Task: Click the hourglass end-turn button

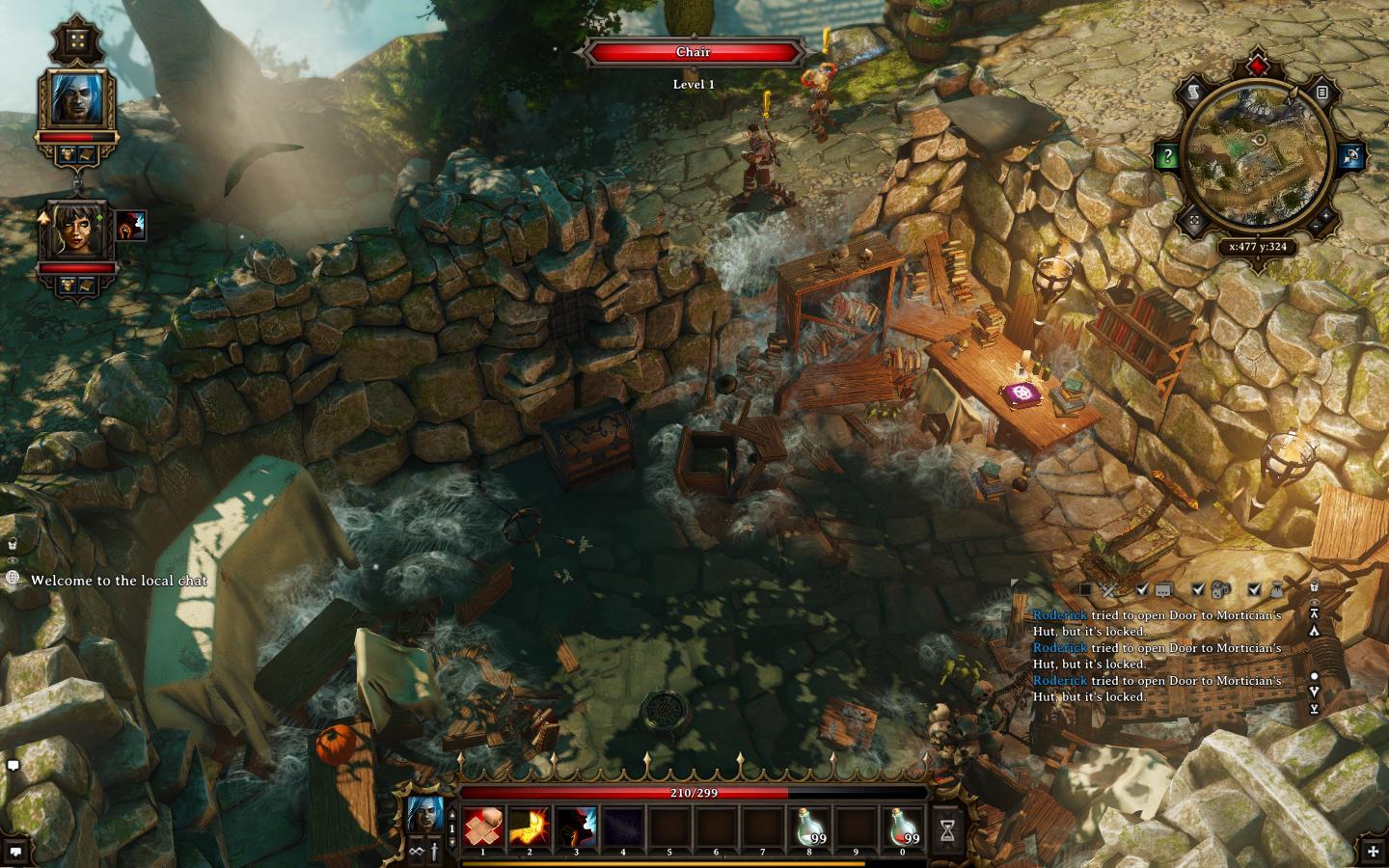Action: coord(948,828)
